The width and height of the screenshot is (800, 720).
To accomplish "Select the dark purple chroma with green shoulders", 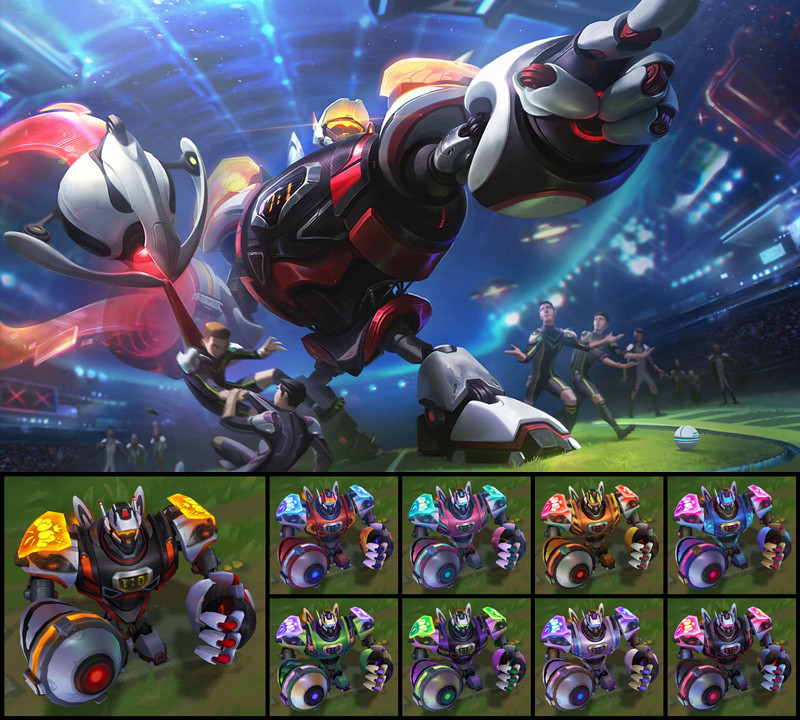I will pyautogui.click(x=465, y=657).
